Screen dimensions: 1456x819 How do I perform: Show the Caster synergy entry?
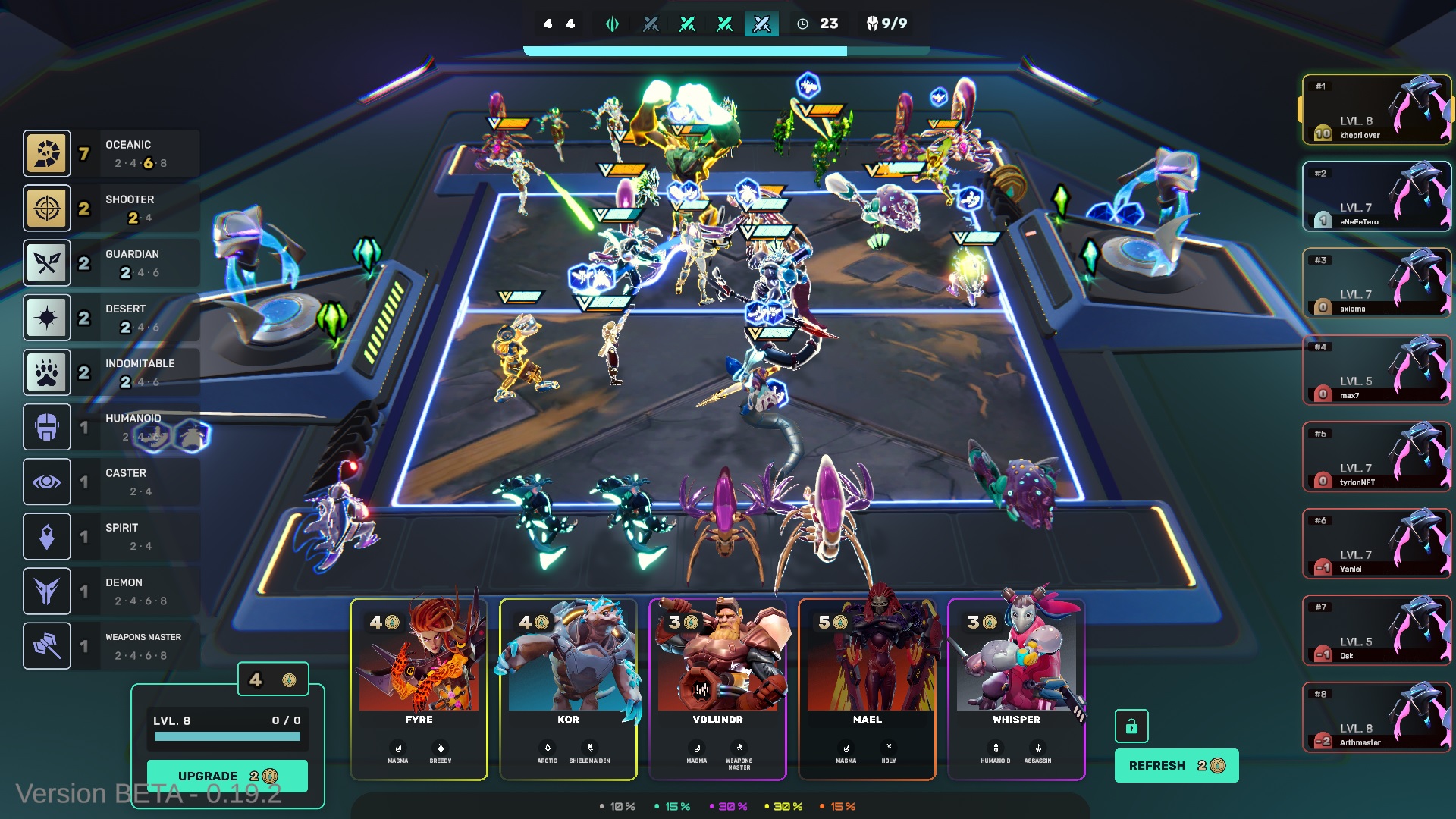click(x=111, y=482)
